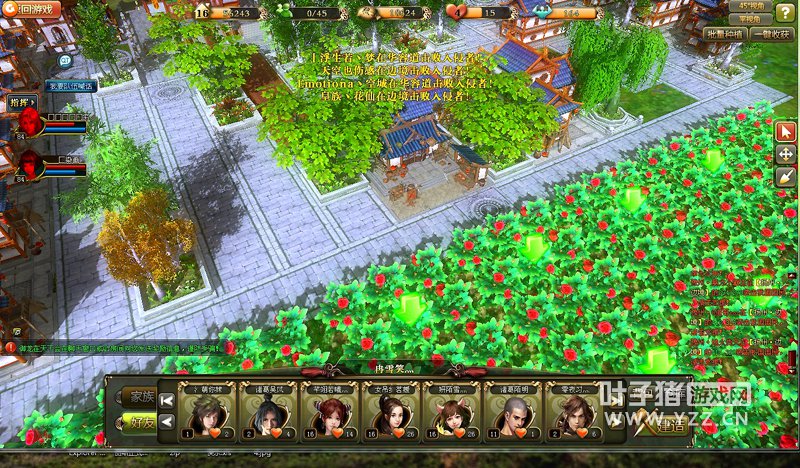Select the cat-eared friend's portrait
800x468 pixels.
coord(453,412)
